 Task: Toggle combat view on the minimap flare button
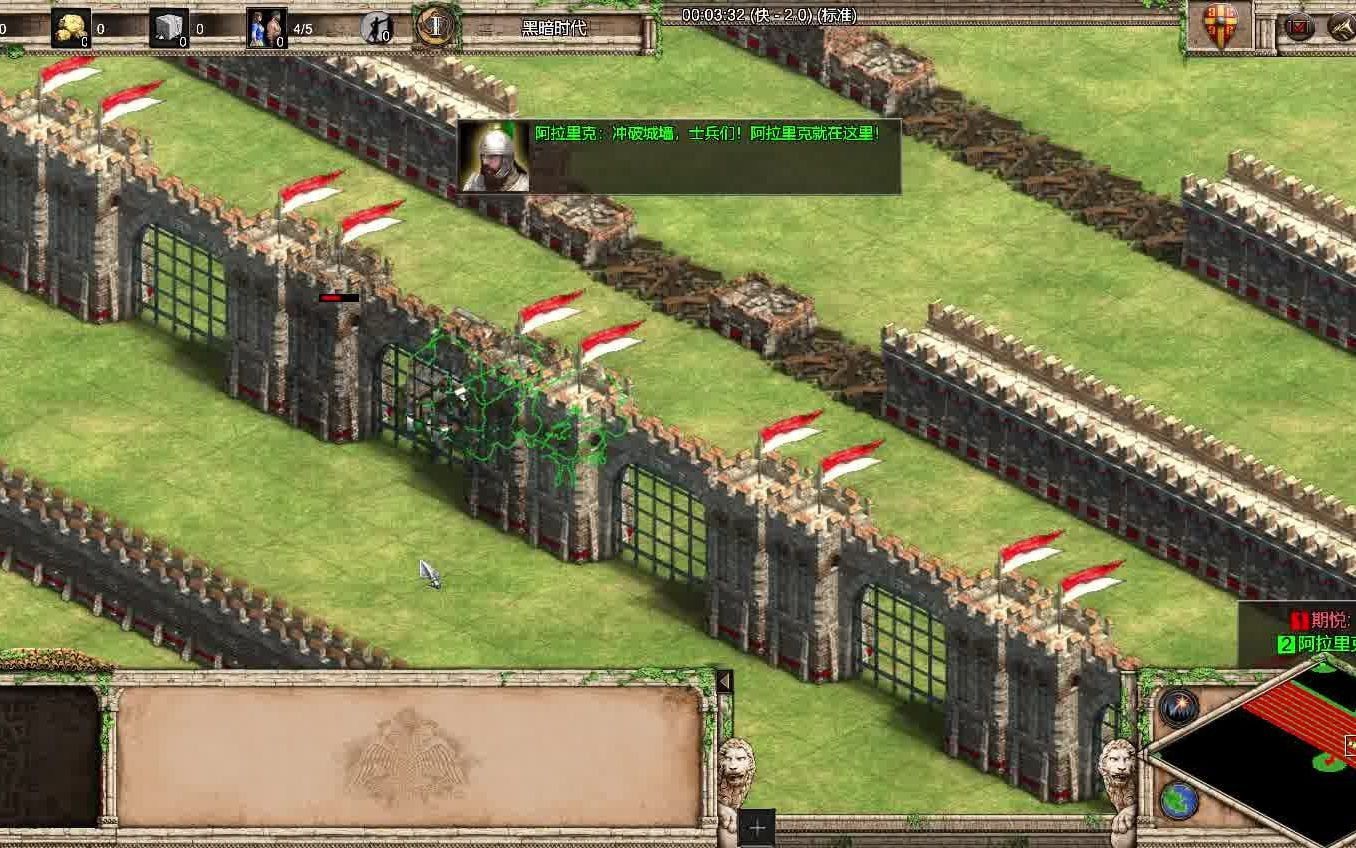(x=1179, y=706)
